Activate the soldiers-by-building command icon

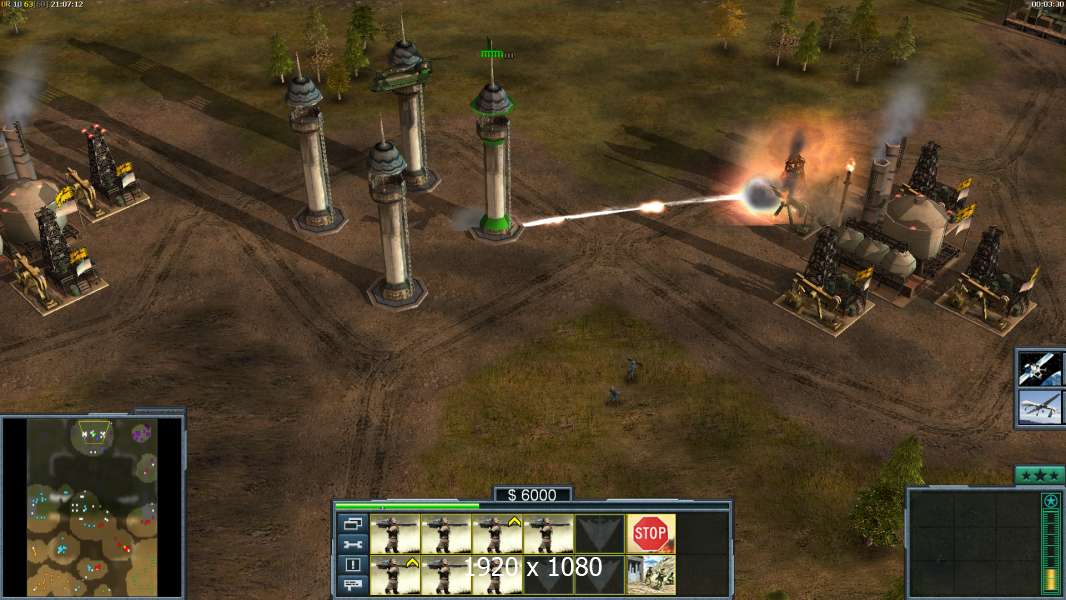click(650, 574)
